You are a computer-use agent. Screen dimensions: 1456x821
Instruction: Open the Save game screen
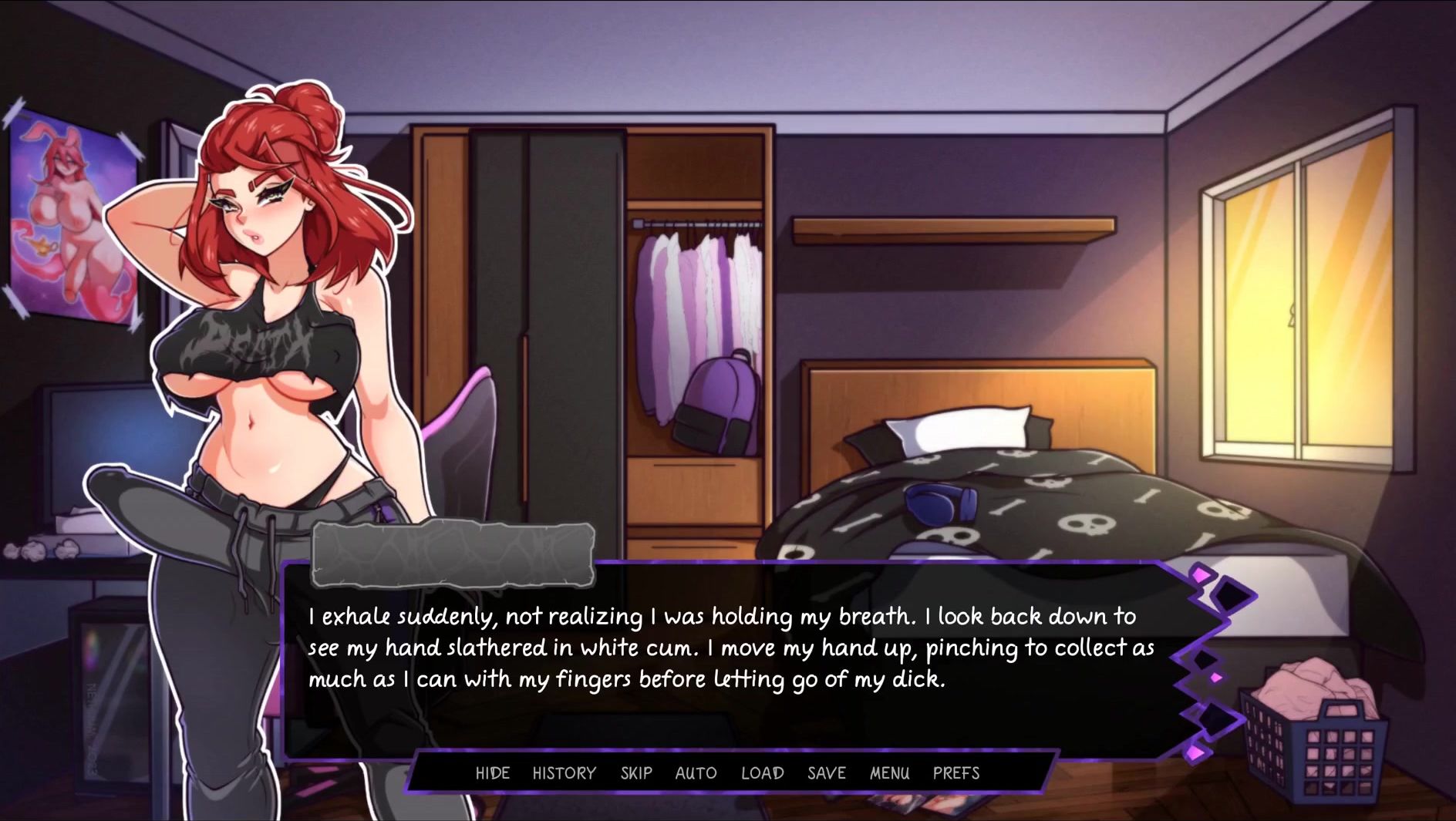826,772
